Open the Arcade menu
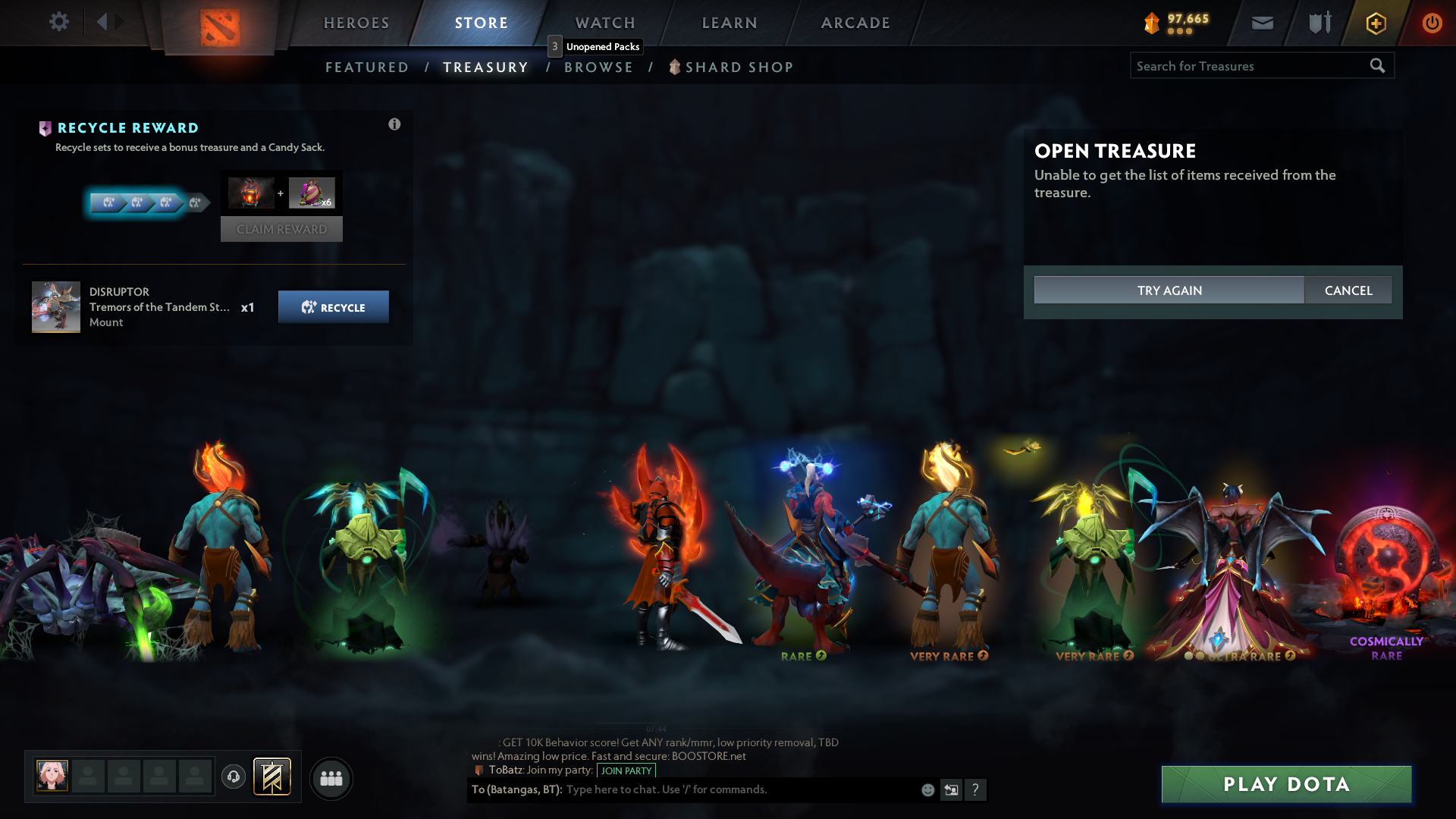The image size is (1456, 819). pos(855,23)
